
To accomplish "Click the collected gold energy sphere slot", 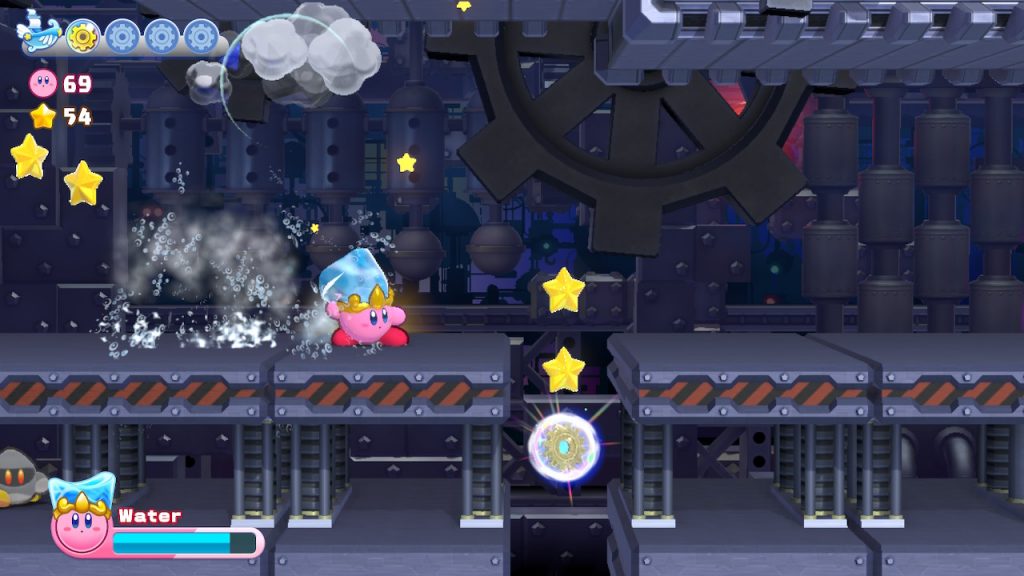I will (x=82, y=37).
